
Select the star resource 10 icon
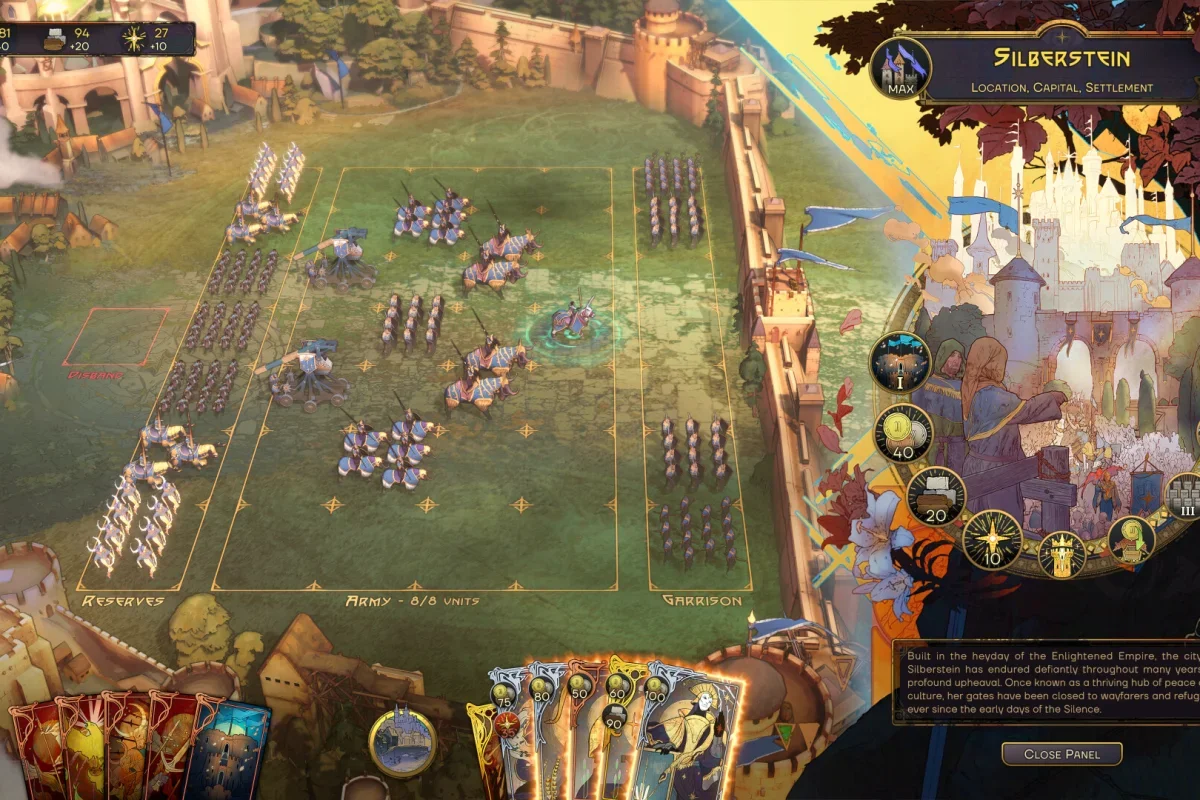tap(992, 540)
